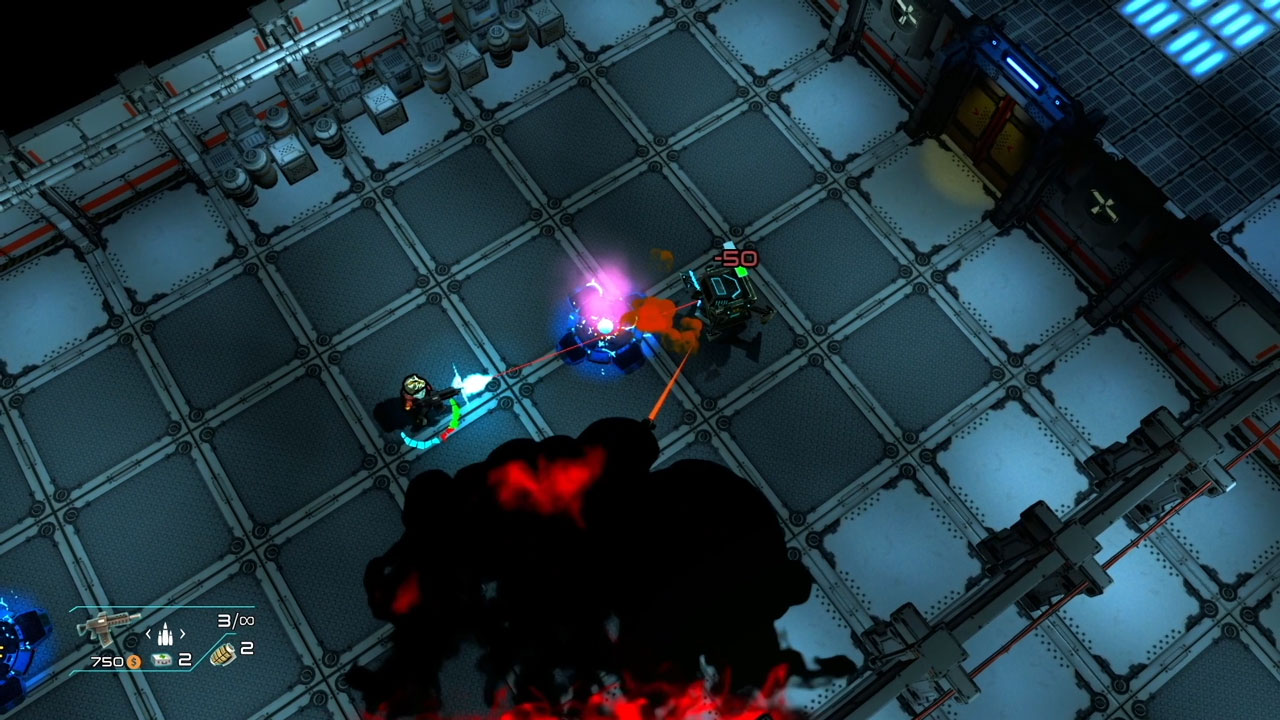The width and height of the screenshot is (1280, 720).
Task: Click the supply crate count number 2
Action: coord(185,660)
